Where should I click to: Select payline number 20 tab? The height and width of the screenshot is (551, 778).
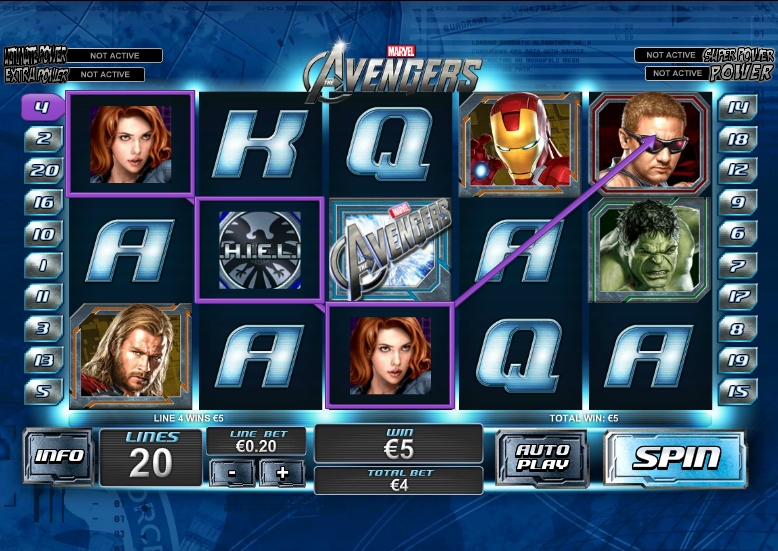click(43, 170)
